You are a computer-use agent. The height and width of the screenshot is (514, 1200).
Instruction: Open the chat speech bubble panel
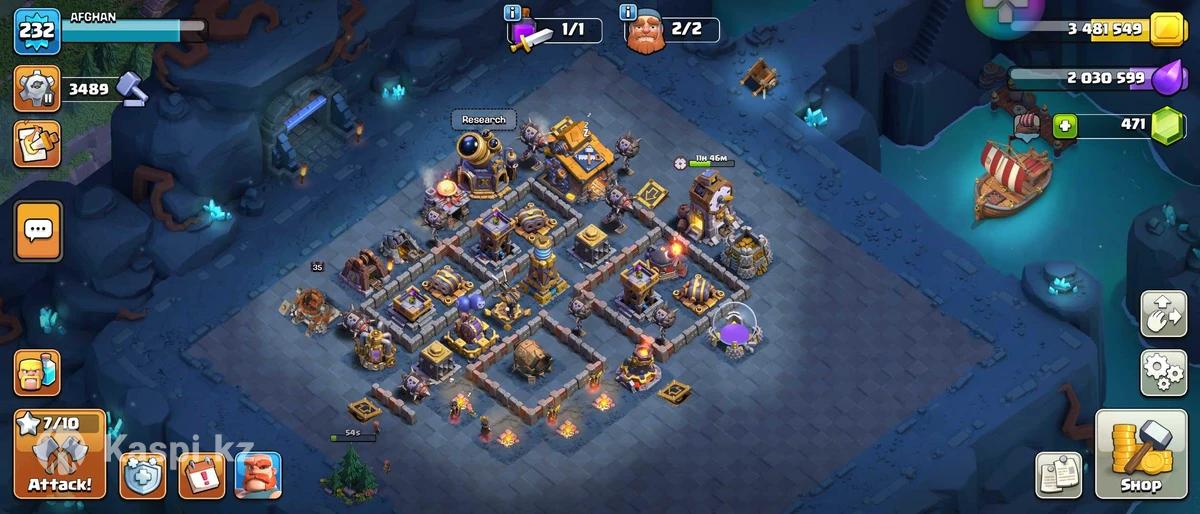39,231
